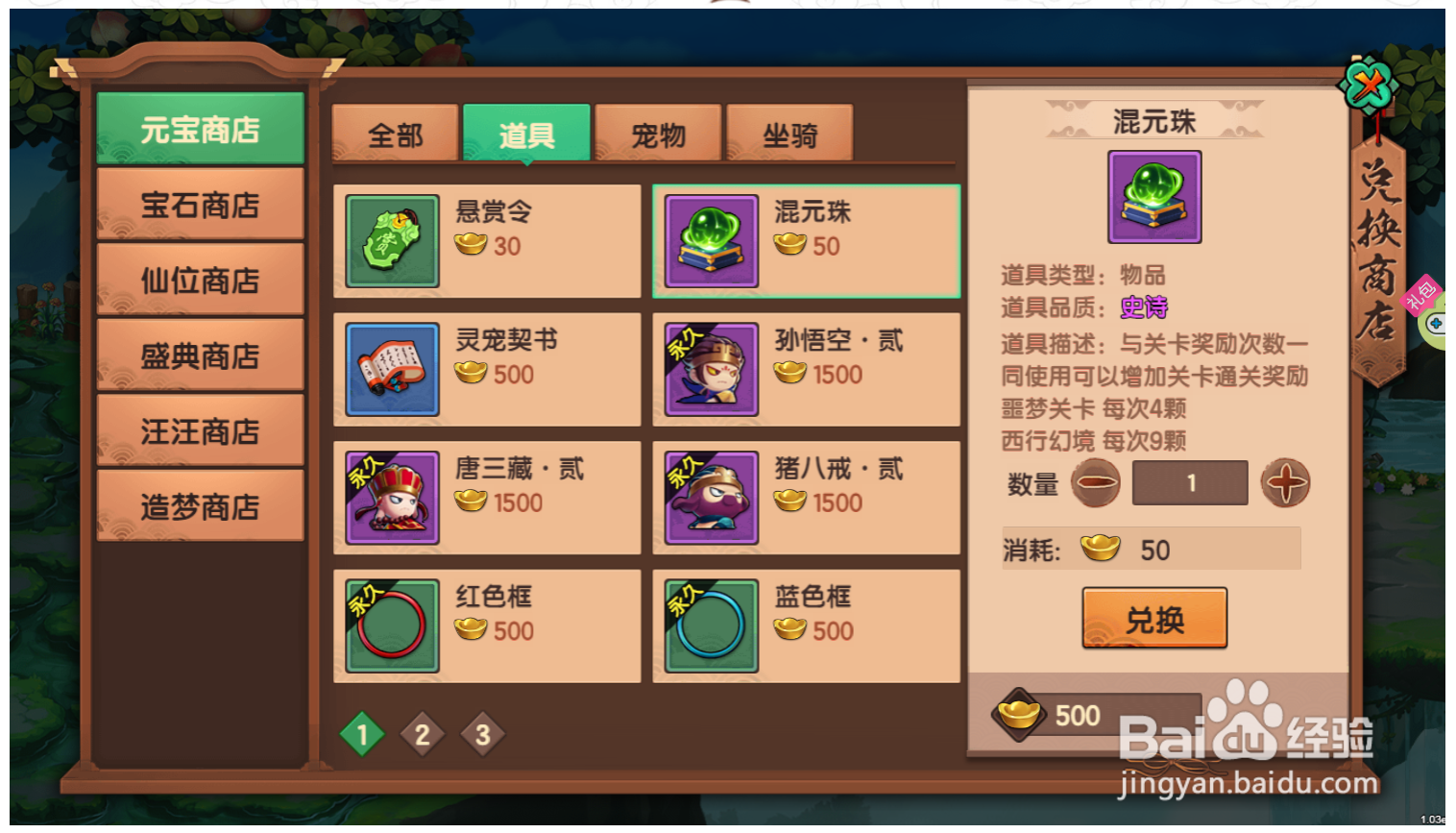Increase quantity with the plus button
1456x833 pixels.
coord(1285,483)
